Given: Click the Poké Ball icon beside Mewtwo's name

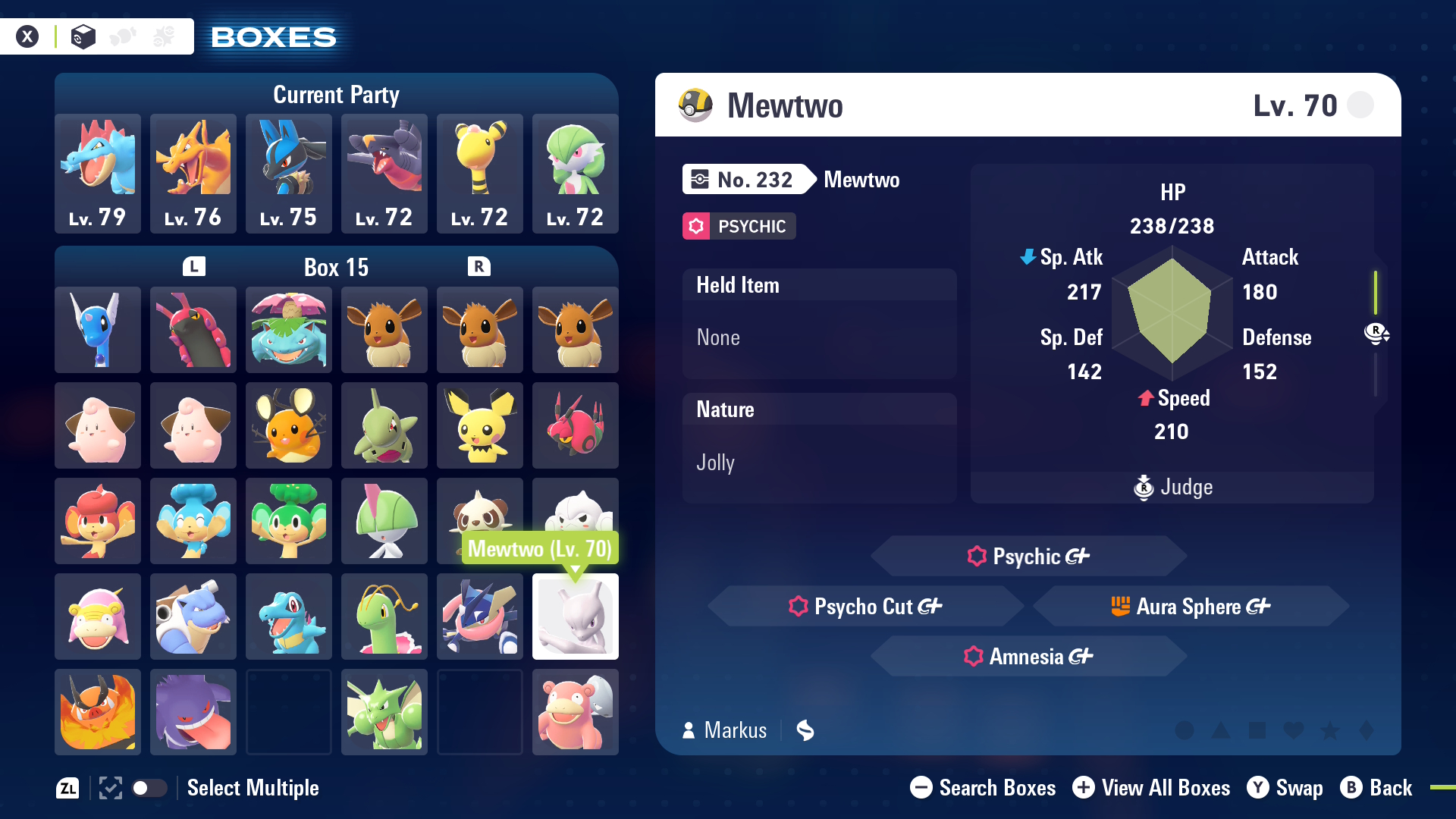Looking at the screenshot, I should (x=695, y=105).
